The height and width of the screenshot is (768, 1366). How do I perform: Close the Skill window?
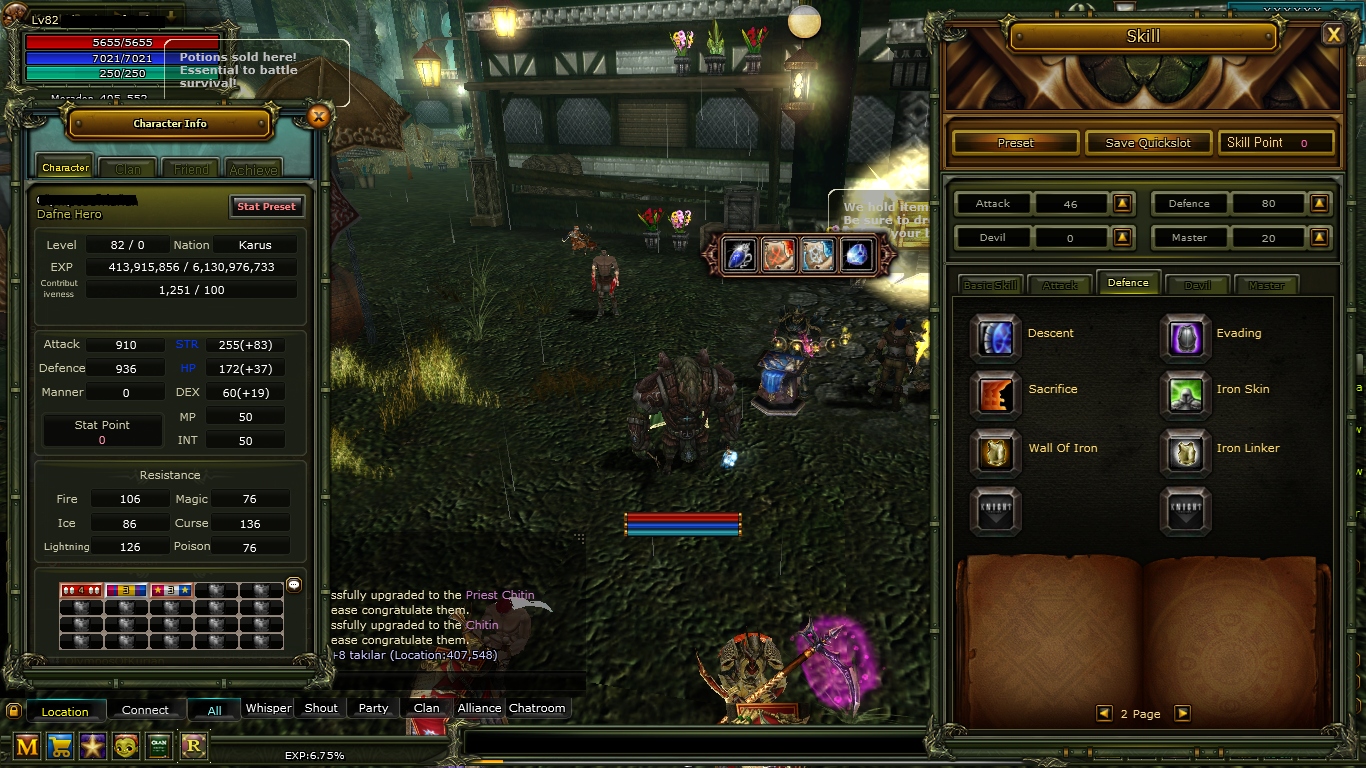coord(1333,35)
